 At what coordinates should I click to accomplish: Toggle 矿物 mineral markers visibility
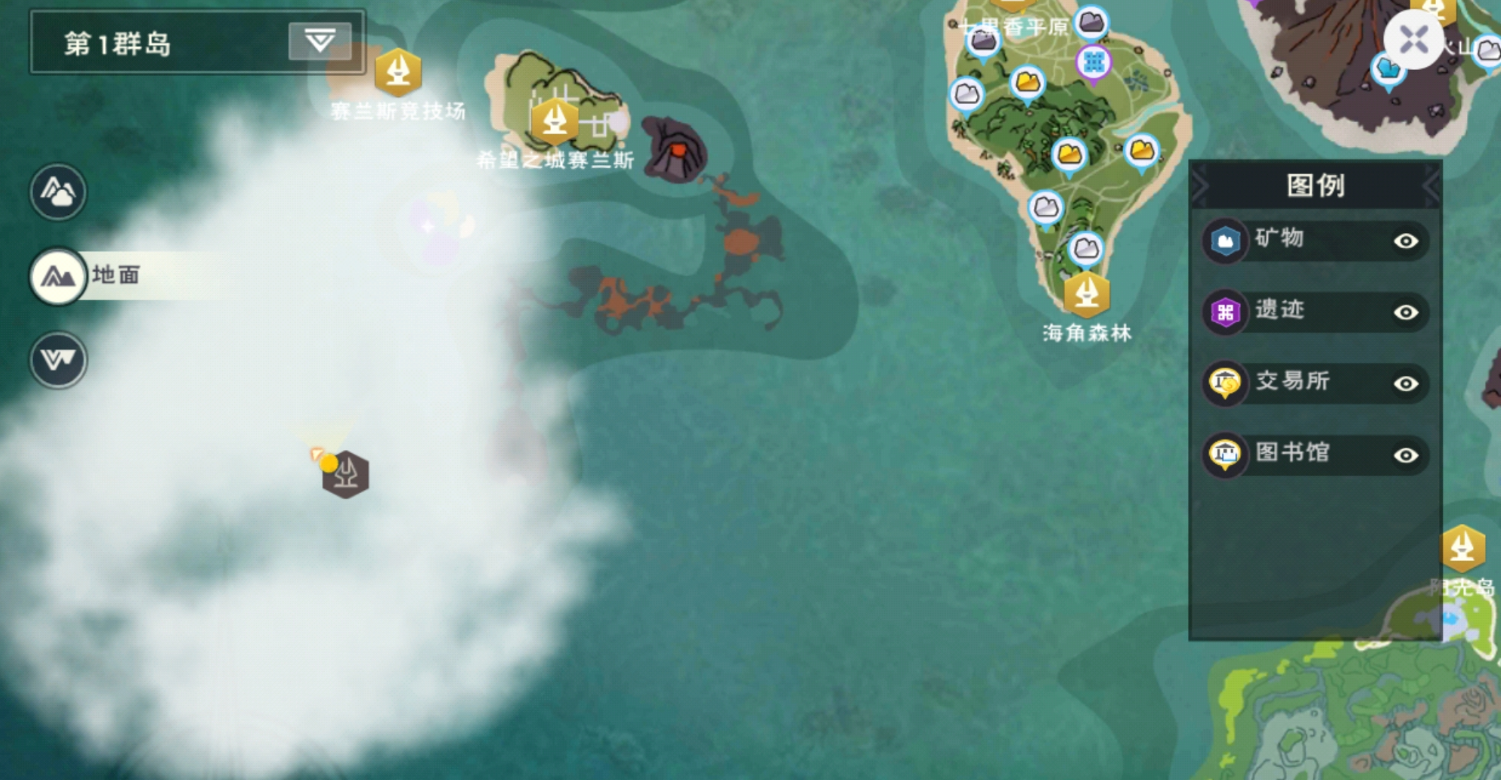(1405, 241)
